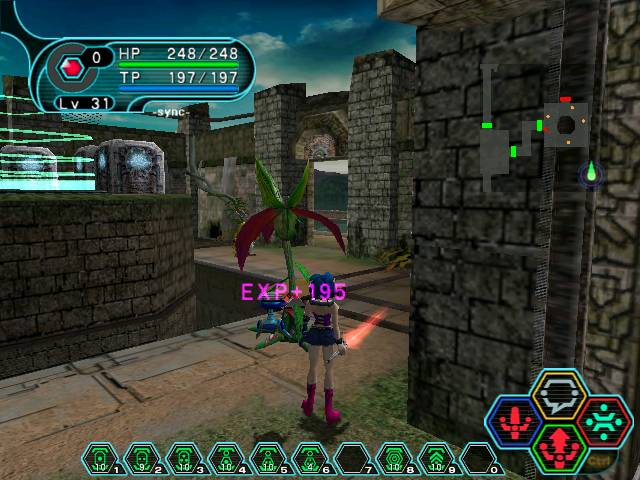Select the hotbar slot numbered 2
The height and width of the screenshot is (480, 640).
tap(142, 459)
